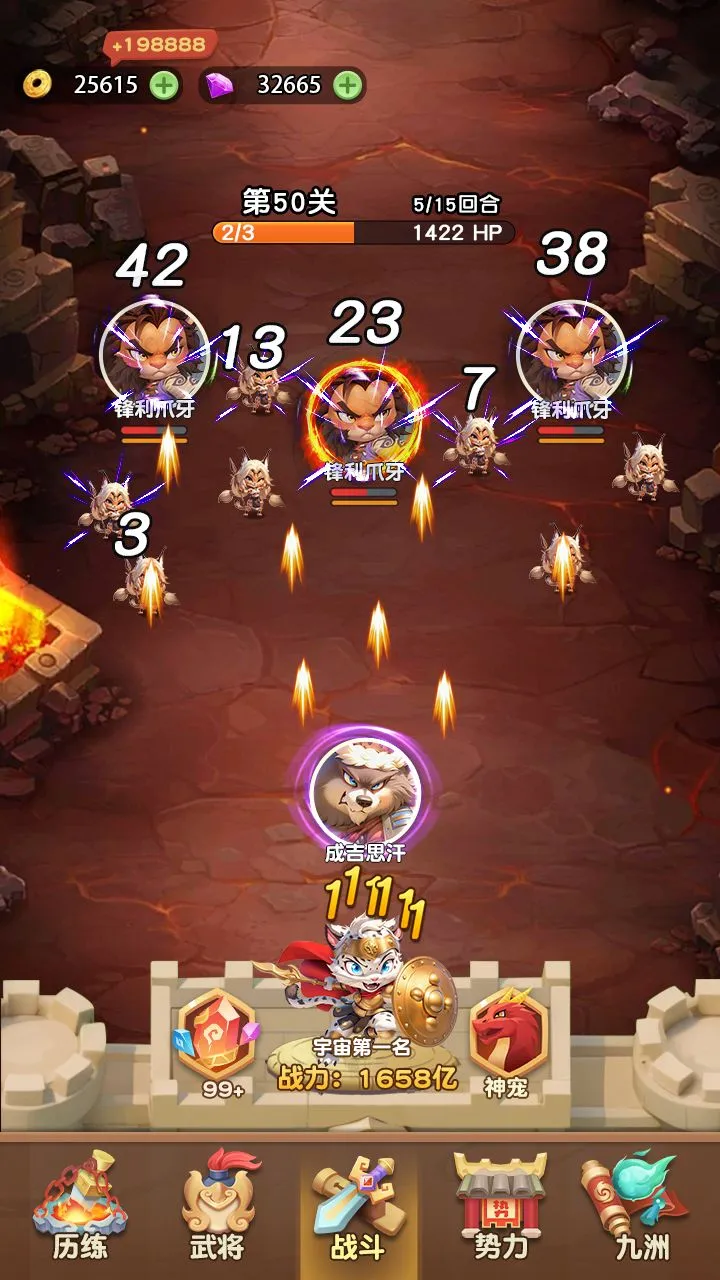
Task: Buy more purple gems with plus button
Action: pyautogui.click(x=347, y=85)
